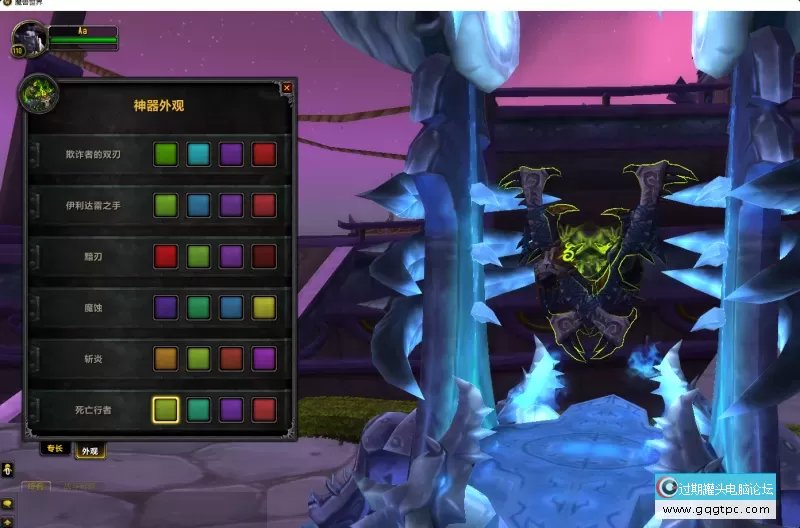
Task: Click the yellow figure social button
Action: click(x=7, y=469)
